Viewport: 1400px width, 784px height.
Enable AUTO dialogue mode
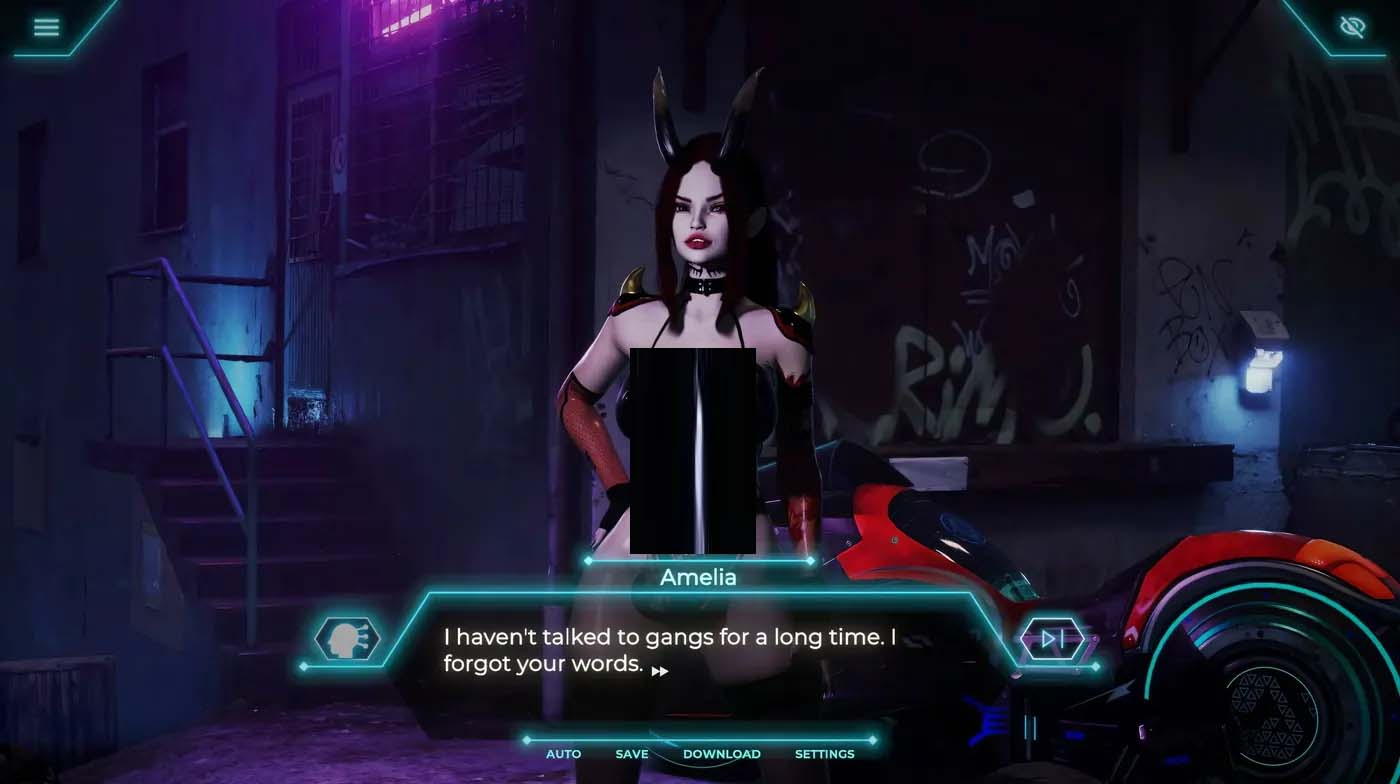point(563,754)
